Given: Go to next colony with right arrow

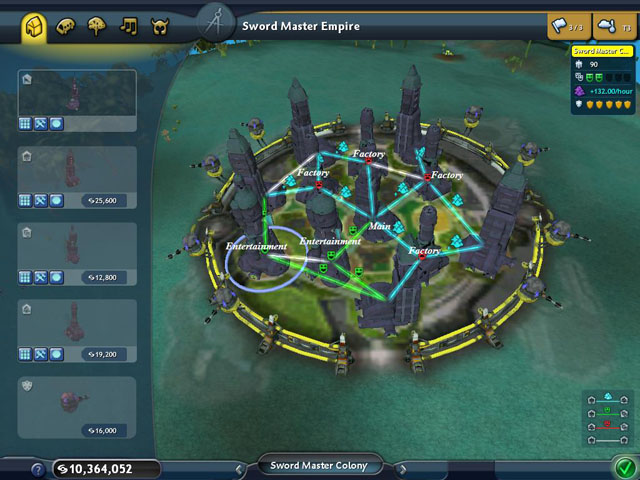Looking at the screenshot, I should click(401, 467).
